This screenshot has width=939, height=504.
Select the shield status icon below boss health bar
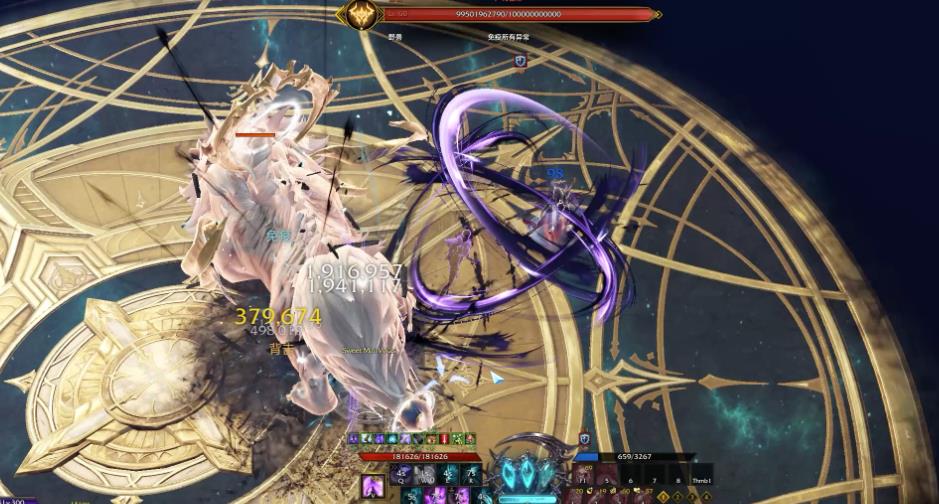tap(520, 61)
